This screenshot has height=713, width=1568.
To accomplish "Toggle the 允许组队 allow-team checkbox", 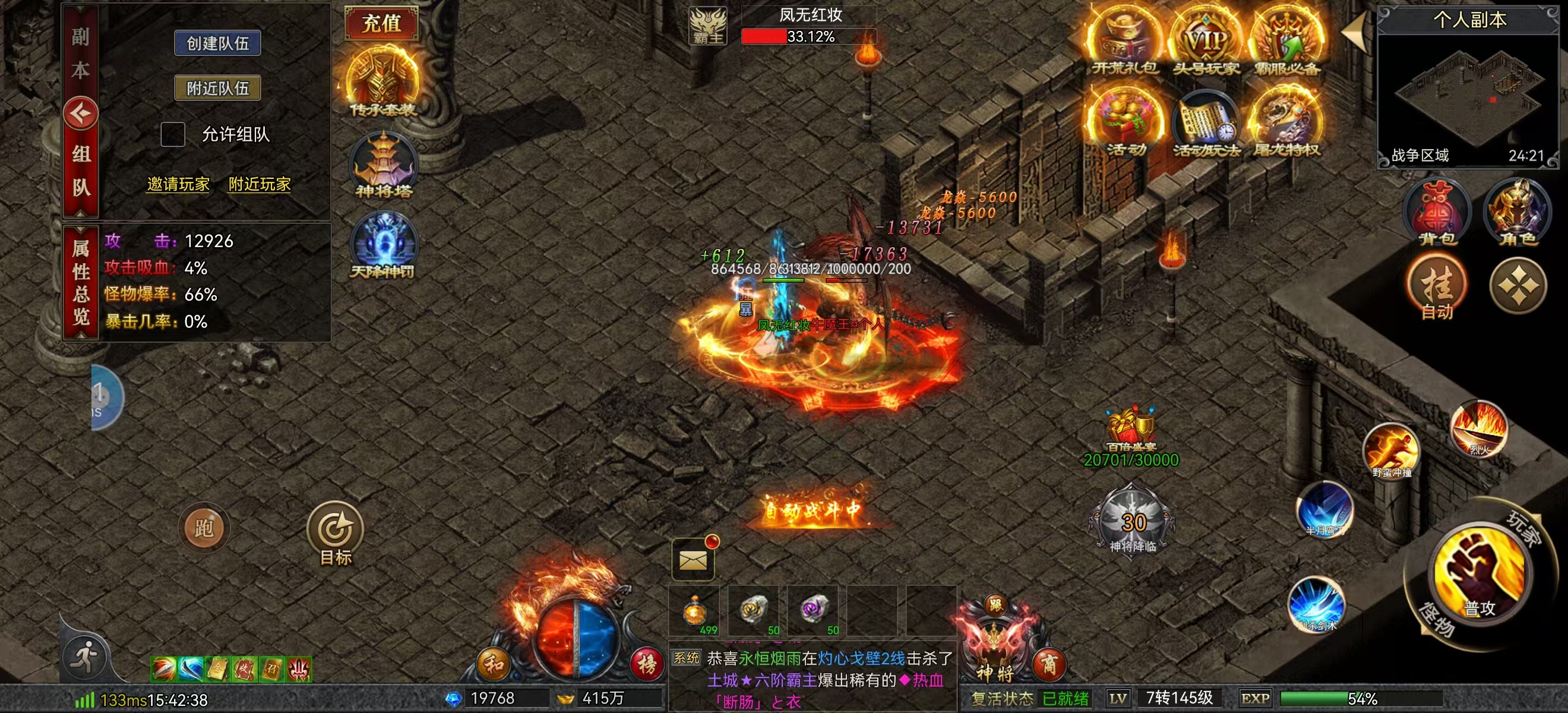I will coord(173,134).
